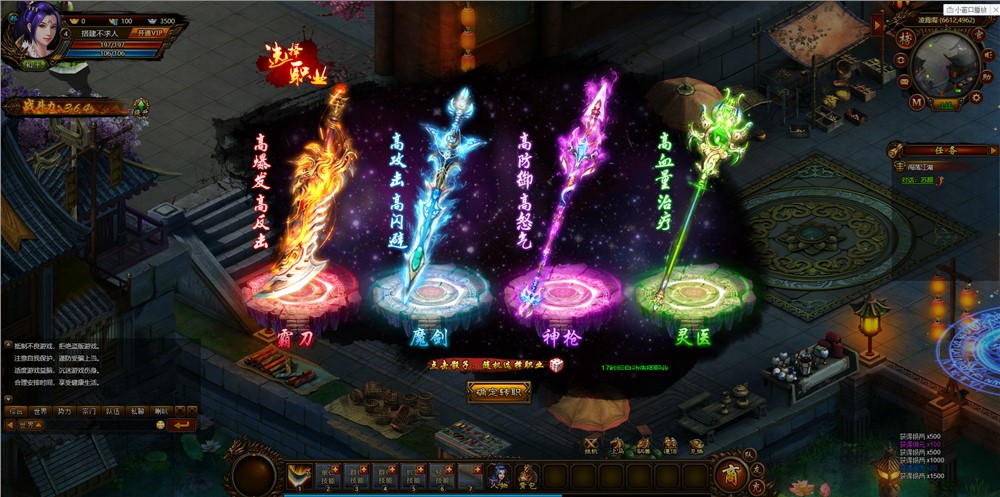Confirm the class change with 确定转职
This screenshot has height=497, width=1000.
[498, 393]
